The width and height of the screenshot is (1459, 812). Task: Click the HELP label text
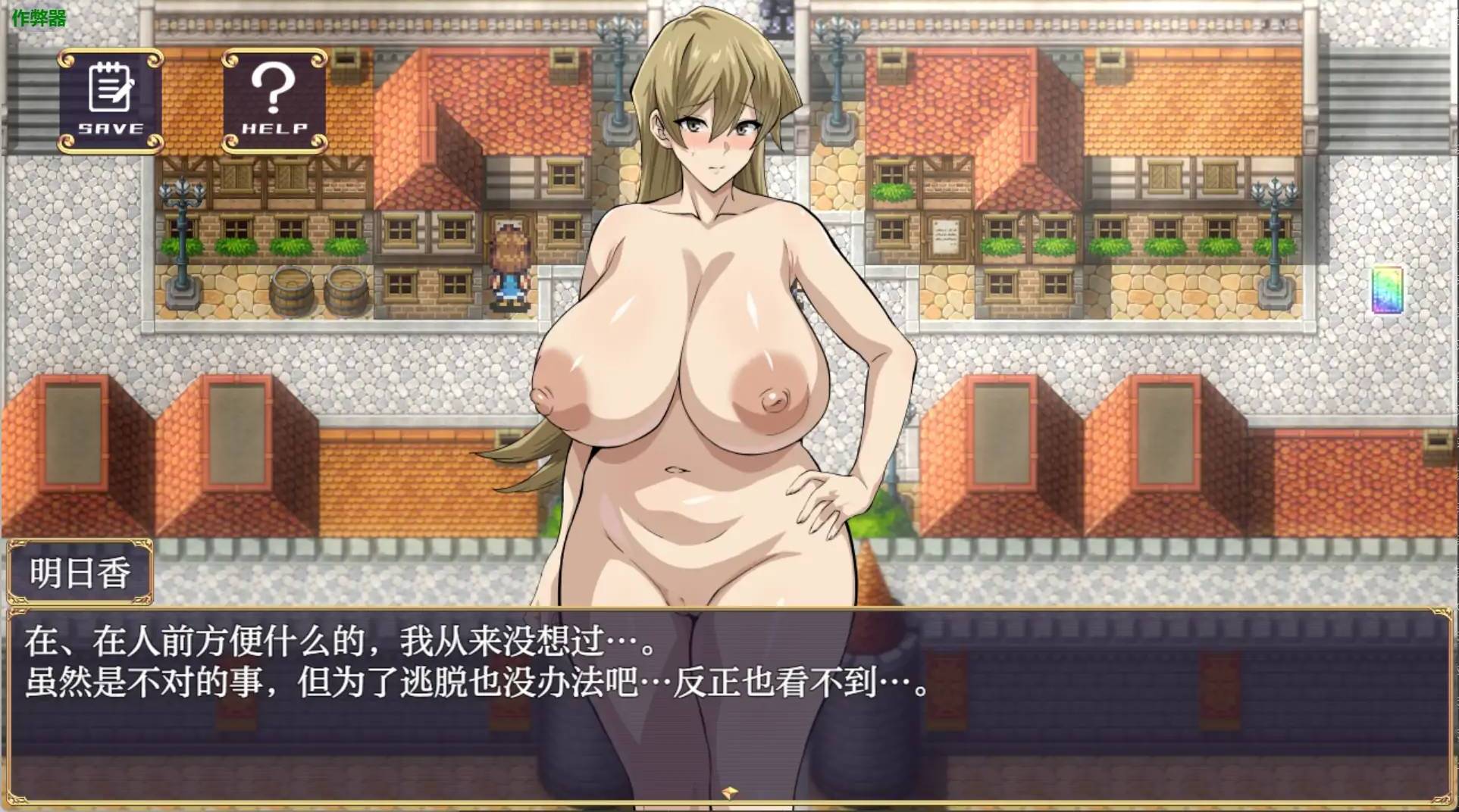(276, 130)
